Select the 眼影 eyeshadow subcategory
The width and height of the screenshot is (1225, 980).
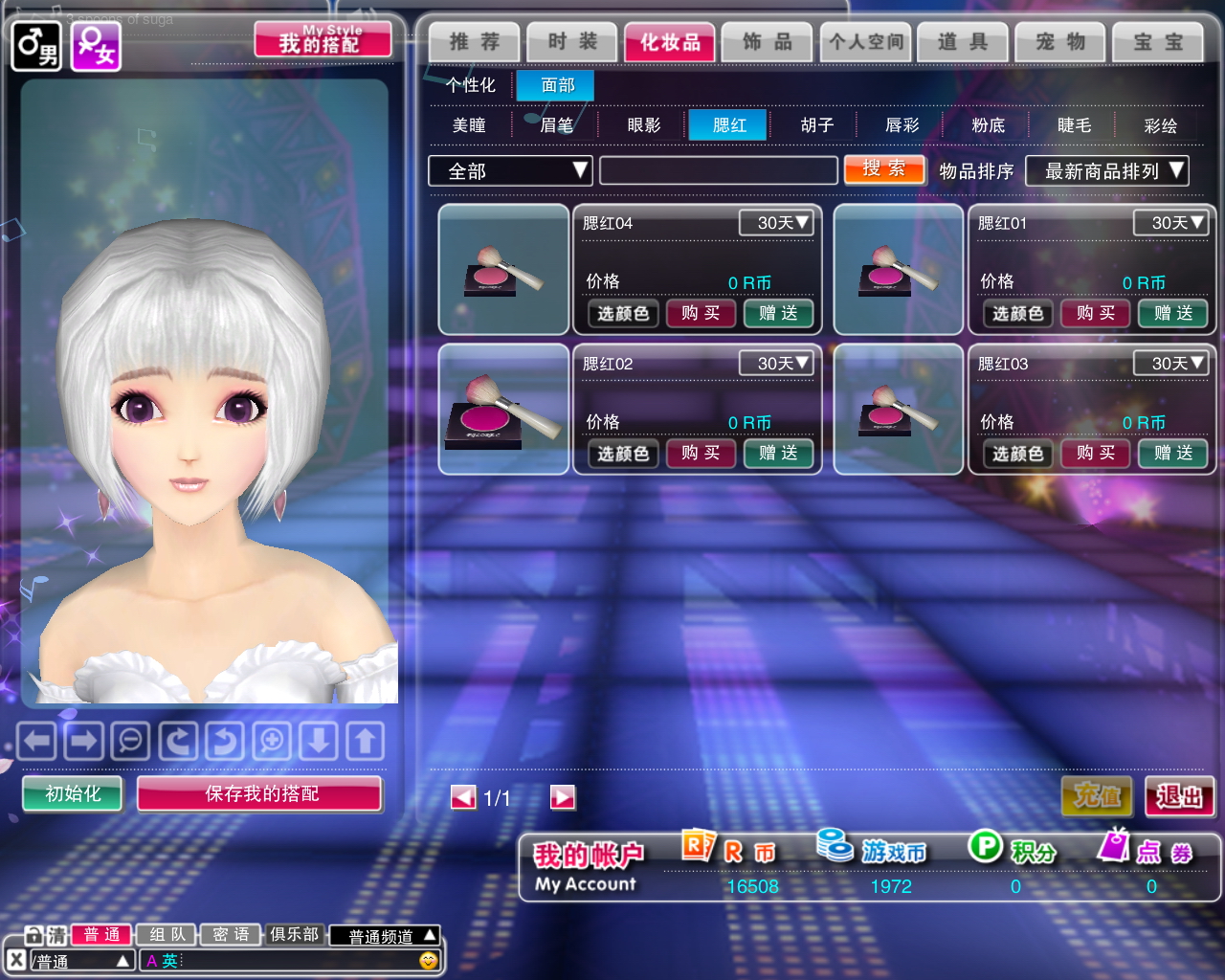(x=644, y=125)
